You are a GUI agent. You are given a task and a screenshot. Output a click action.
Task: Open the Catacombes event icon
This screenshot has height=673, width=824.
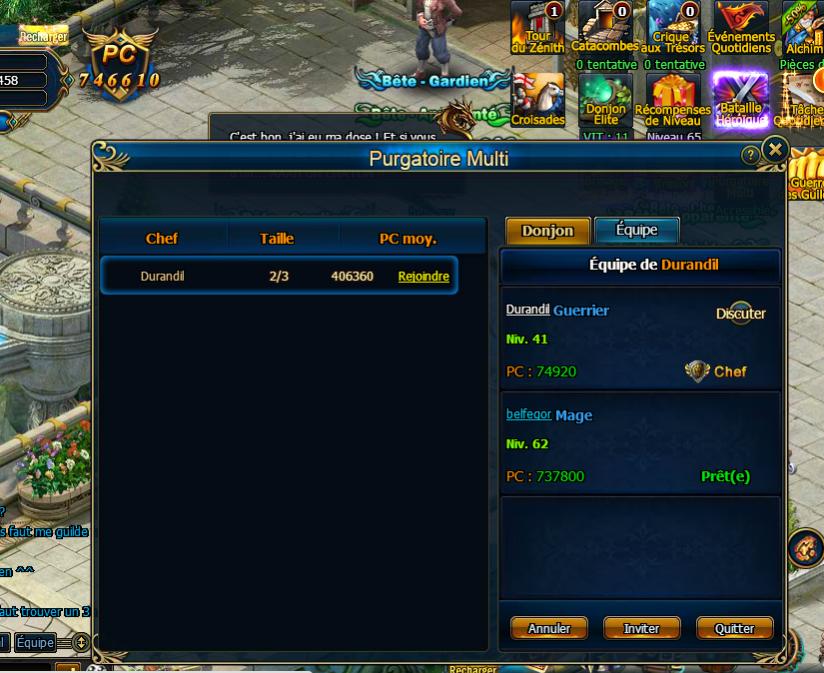click(x=605, y=26)
